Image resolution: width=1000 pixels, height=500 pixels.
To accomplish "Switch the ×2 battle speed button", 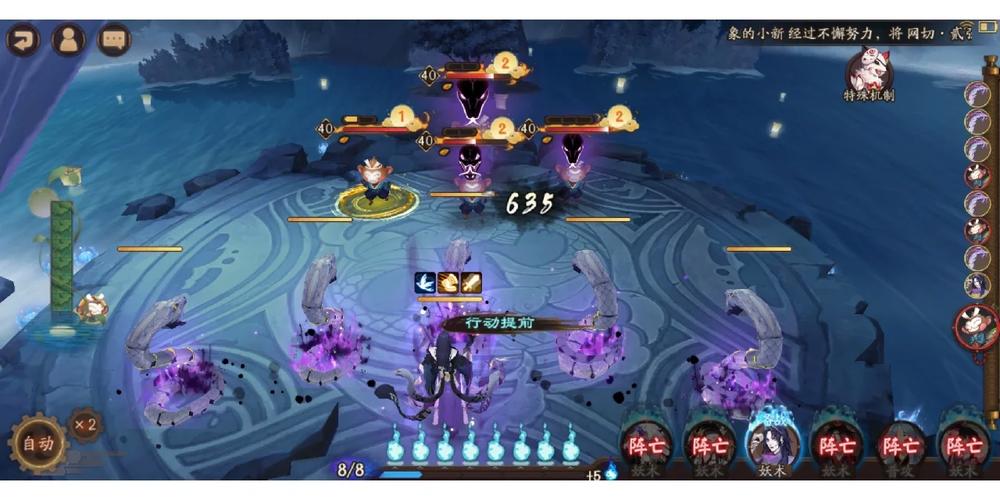I will [85, 425].
